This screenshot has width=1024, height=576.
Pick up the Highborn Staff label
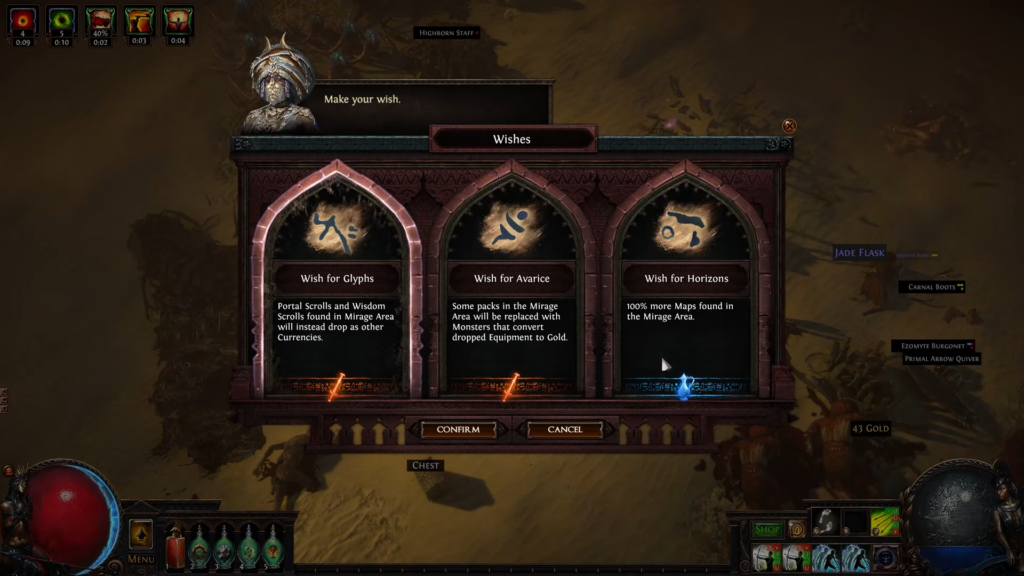point(444,33)
